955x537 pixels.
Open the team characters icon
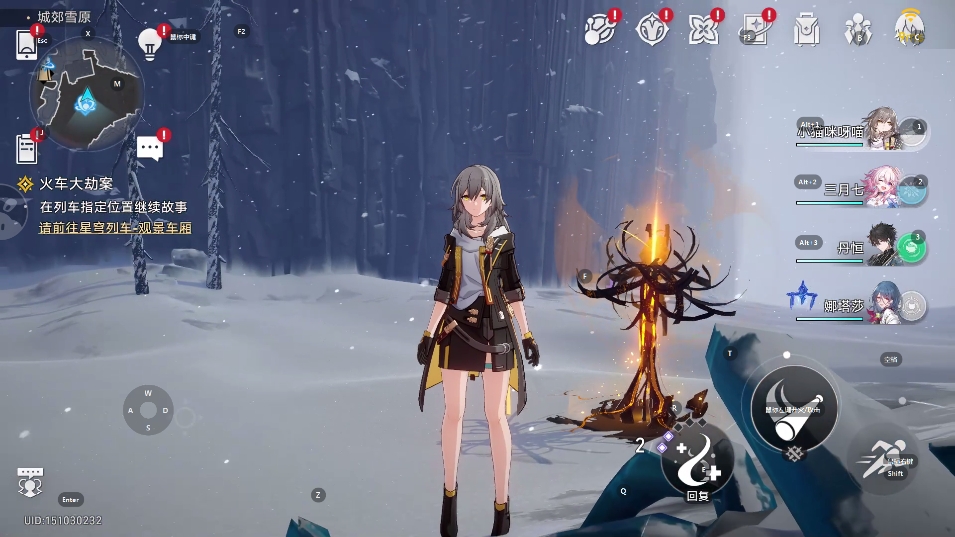(857, 28)
